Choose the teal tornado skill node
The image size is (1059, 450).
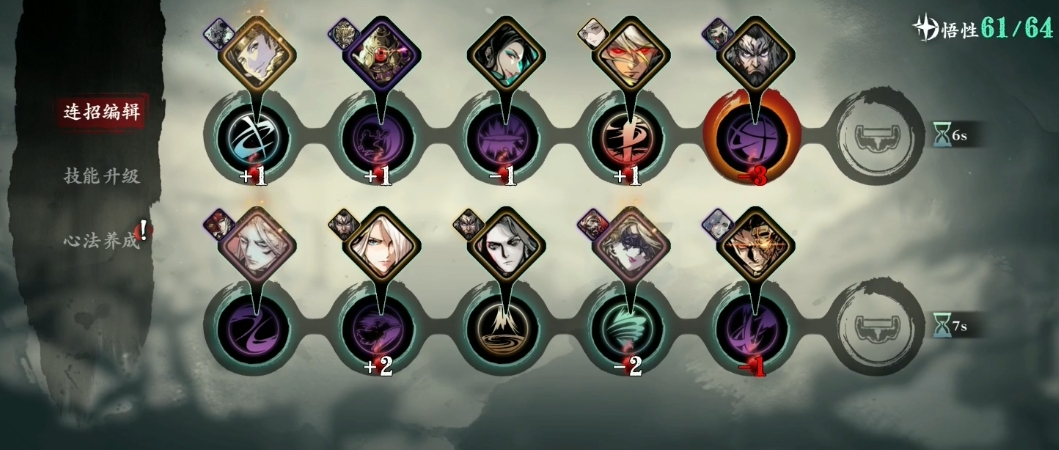[x=629, y=327]
